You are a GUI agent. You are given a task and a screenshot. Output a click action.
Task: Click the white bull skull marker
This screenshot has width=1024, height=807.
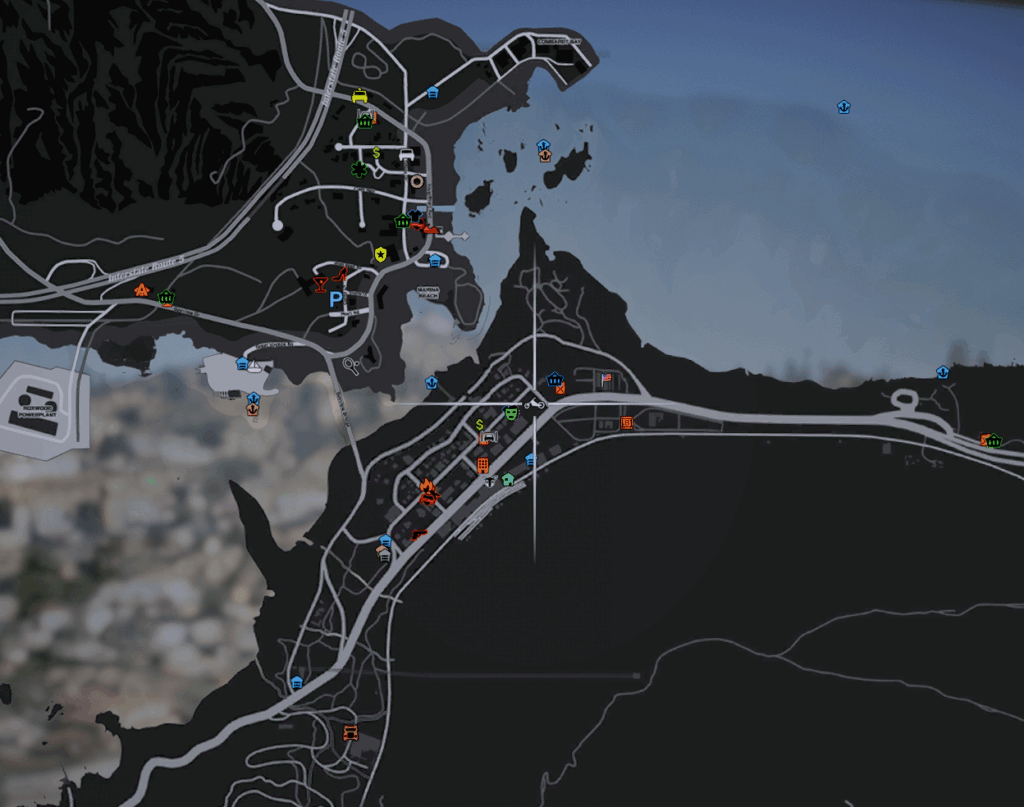pos(489,482)
